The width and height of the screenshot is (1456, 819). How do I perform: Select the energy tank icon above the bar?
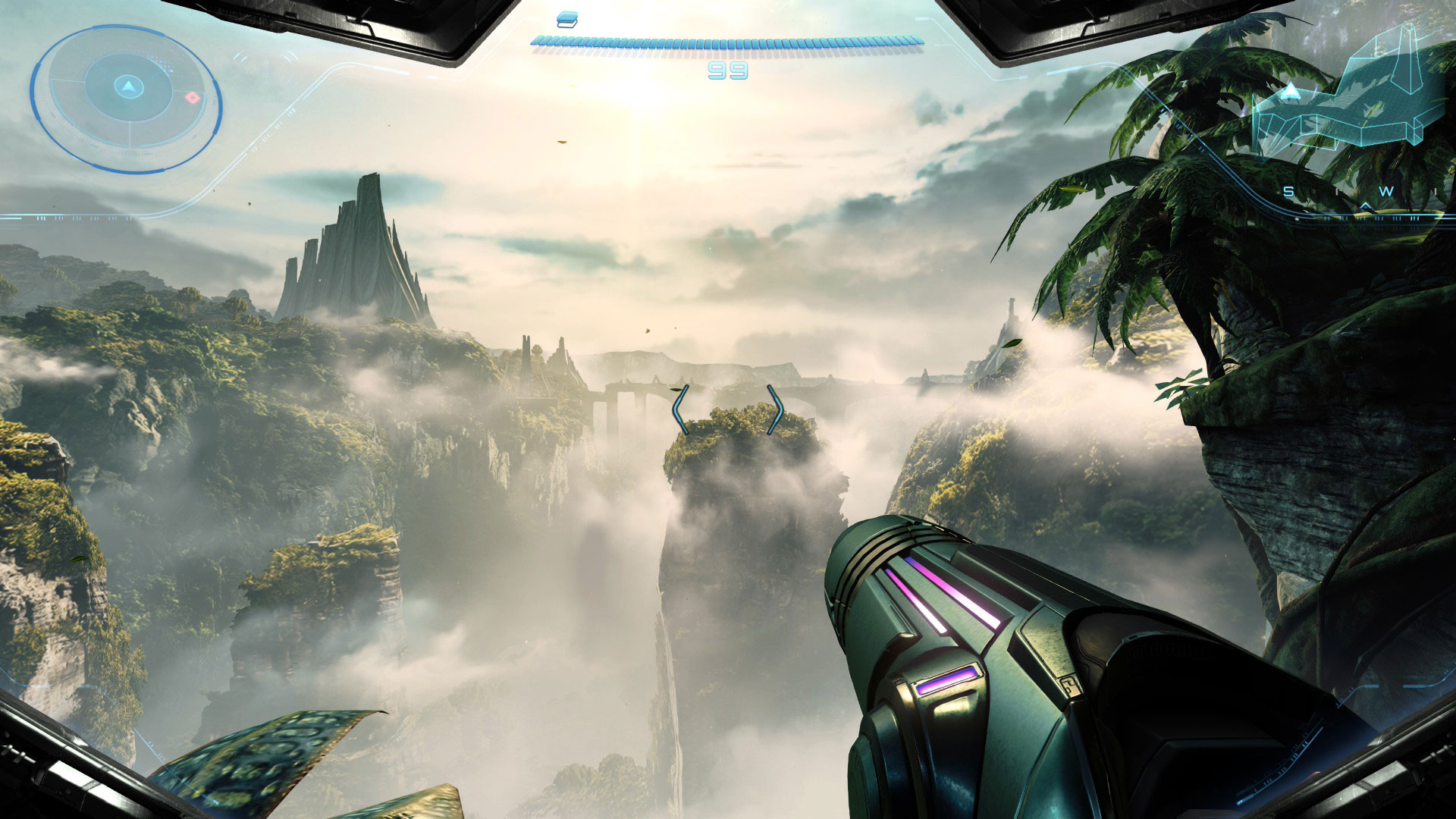click(566, 19)
